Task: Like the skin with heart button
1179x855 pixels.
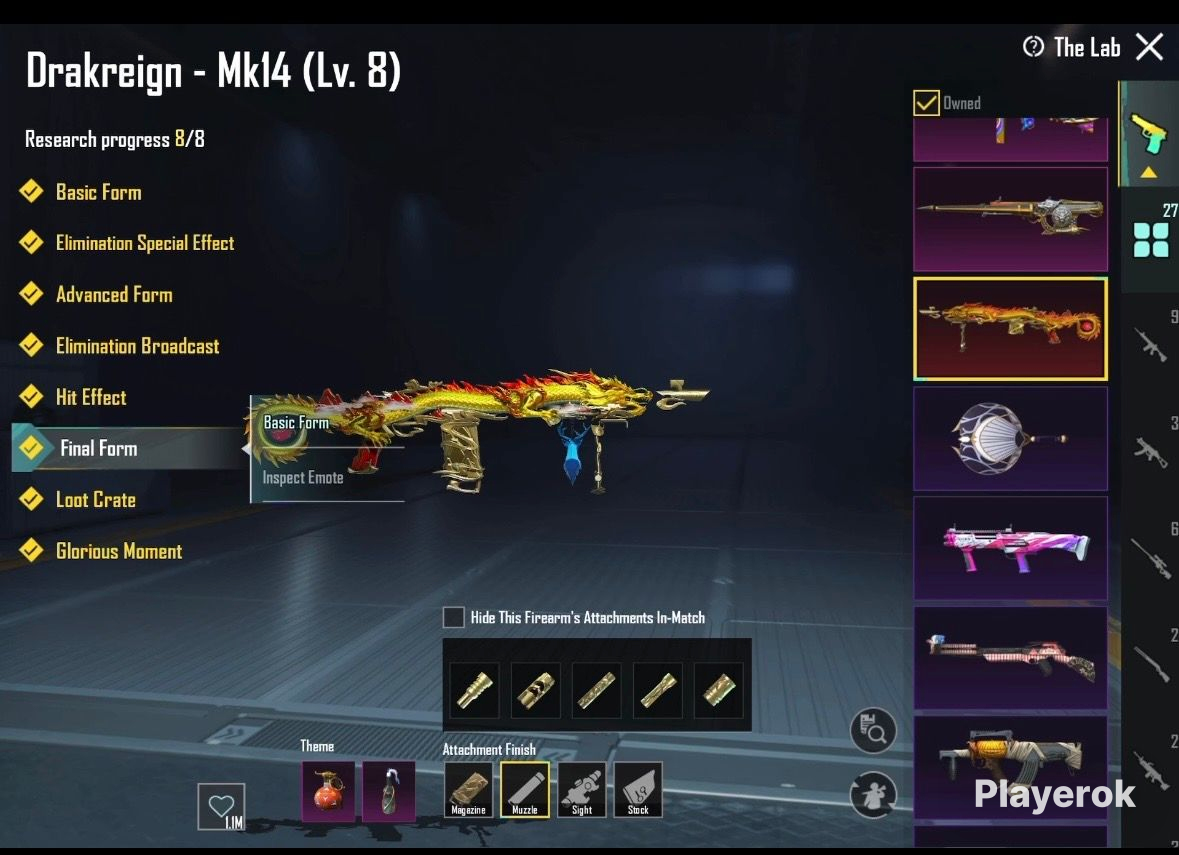Action: tap(221, 806)
